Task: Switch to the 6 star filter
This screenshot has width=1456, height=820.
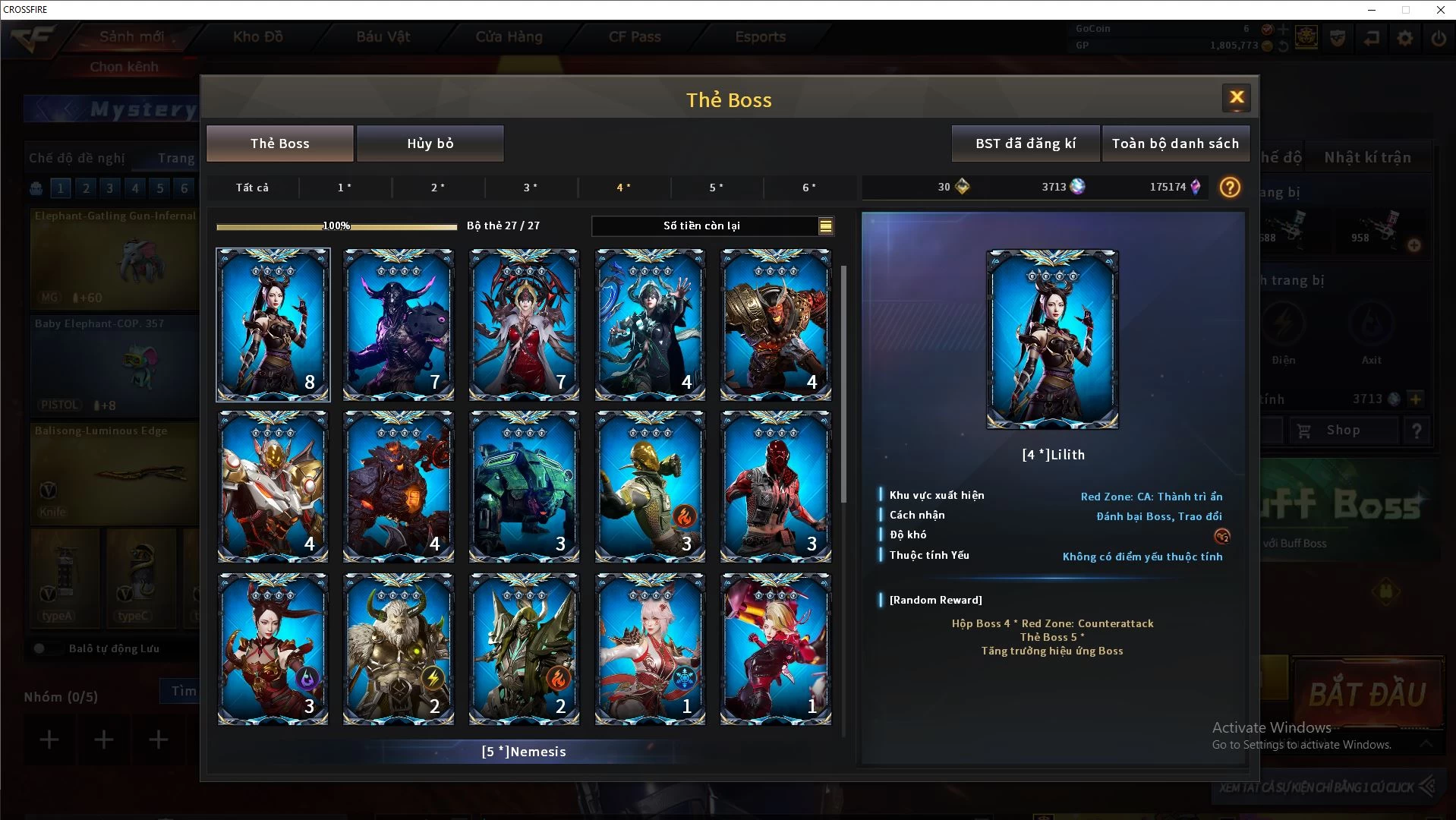Action: point(809,188)
